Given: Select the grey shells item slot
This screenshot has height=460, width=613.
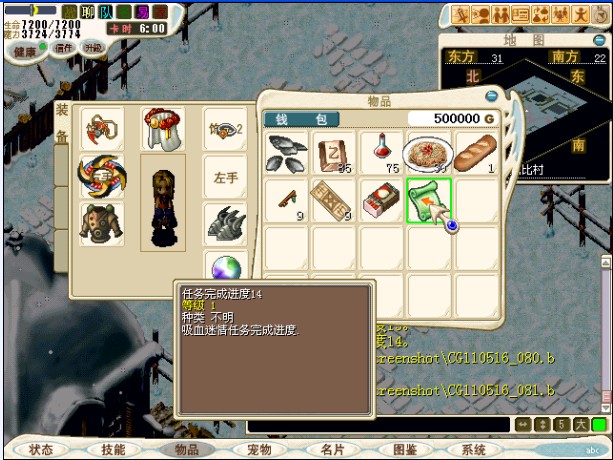Looking at the screenshot, I should pos(287,152).
